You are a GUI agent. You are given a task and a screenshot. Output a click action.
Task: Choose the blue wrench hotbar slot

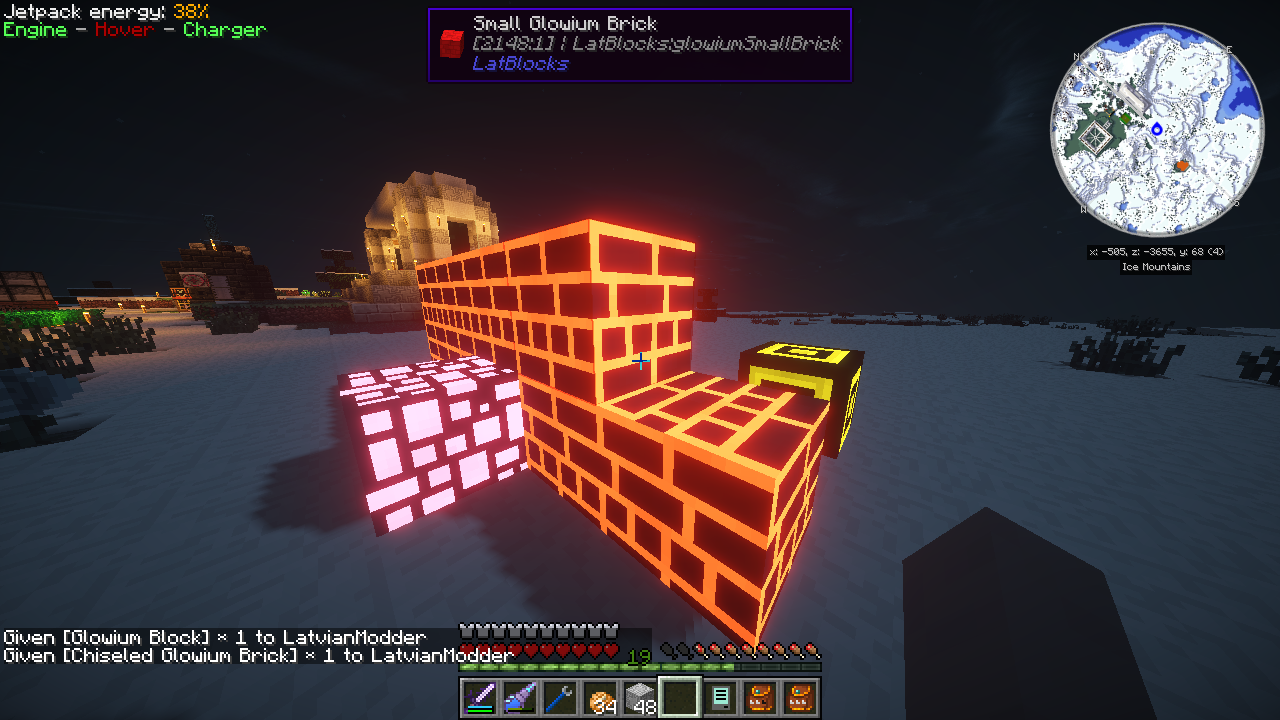[560, 698]
